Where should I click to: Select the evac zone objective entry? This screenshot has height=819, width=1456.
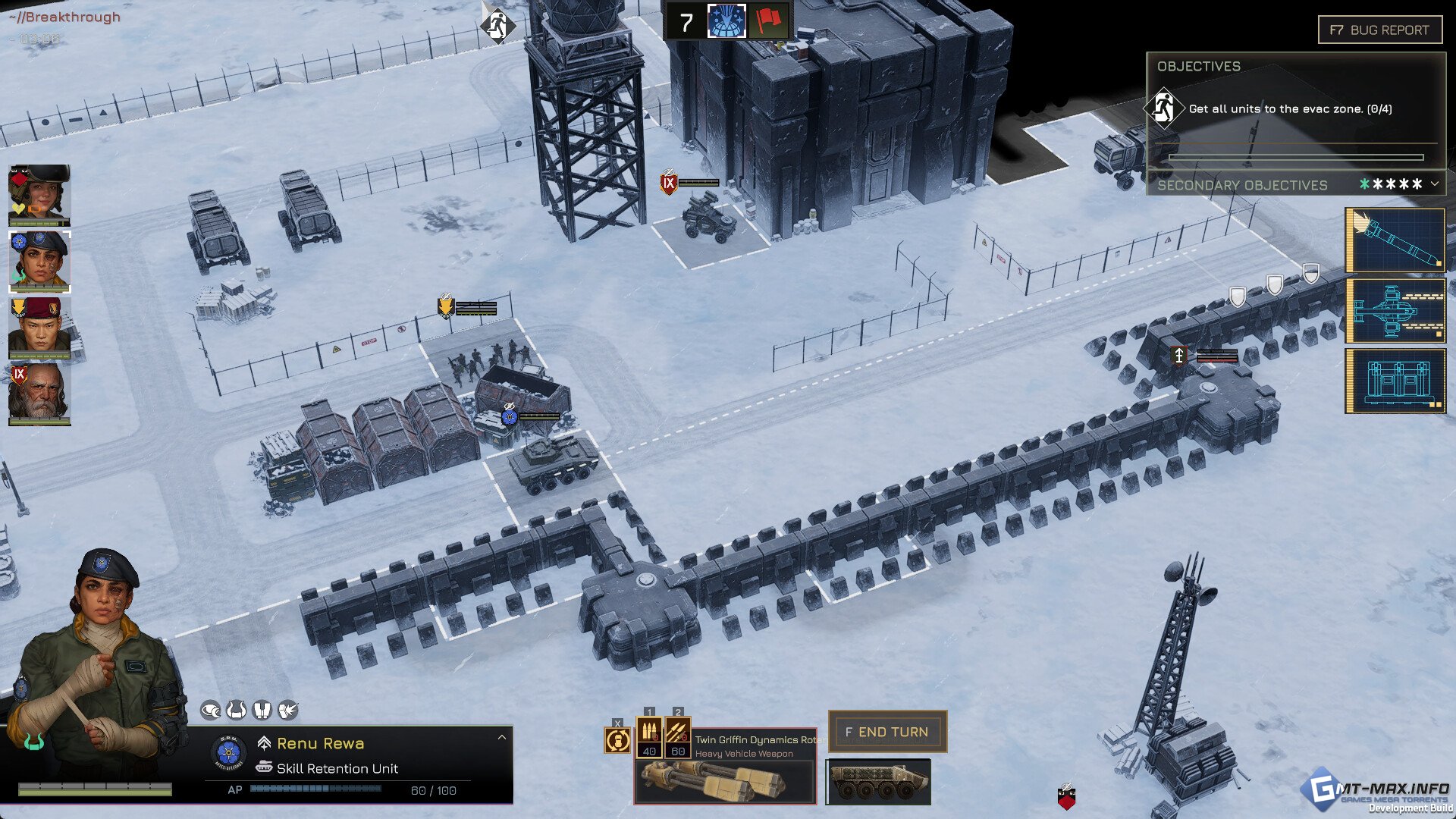[x=1289, y=109]
